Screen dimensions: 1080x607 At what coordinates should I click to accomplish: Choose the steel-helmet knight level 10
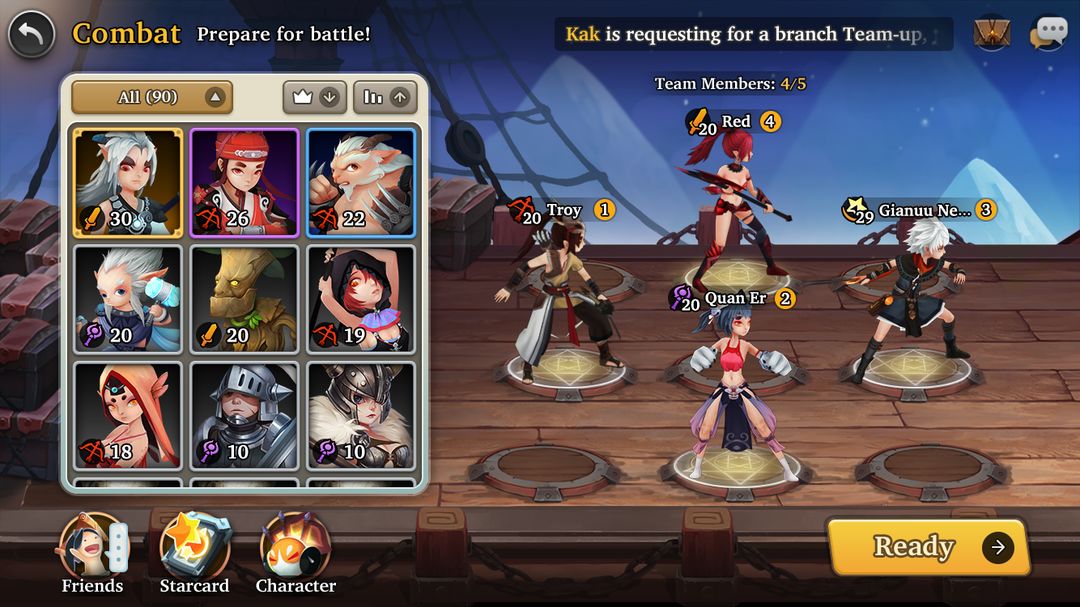pos(244,416)
